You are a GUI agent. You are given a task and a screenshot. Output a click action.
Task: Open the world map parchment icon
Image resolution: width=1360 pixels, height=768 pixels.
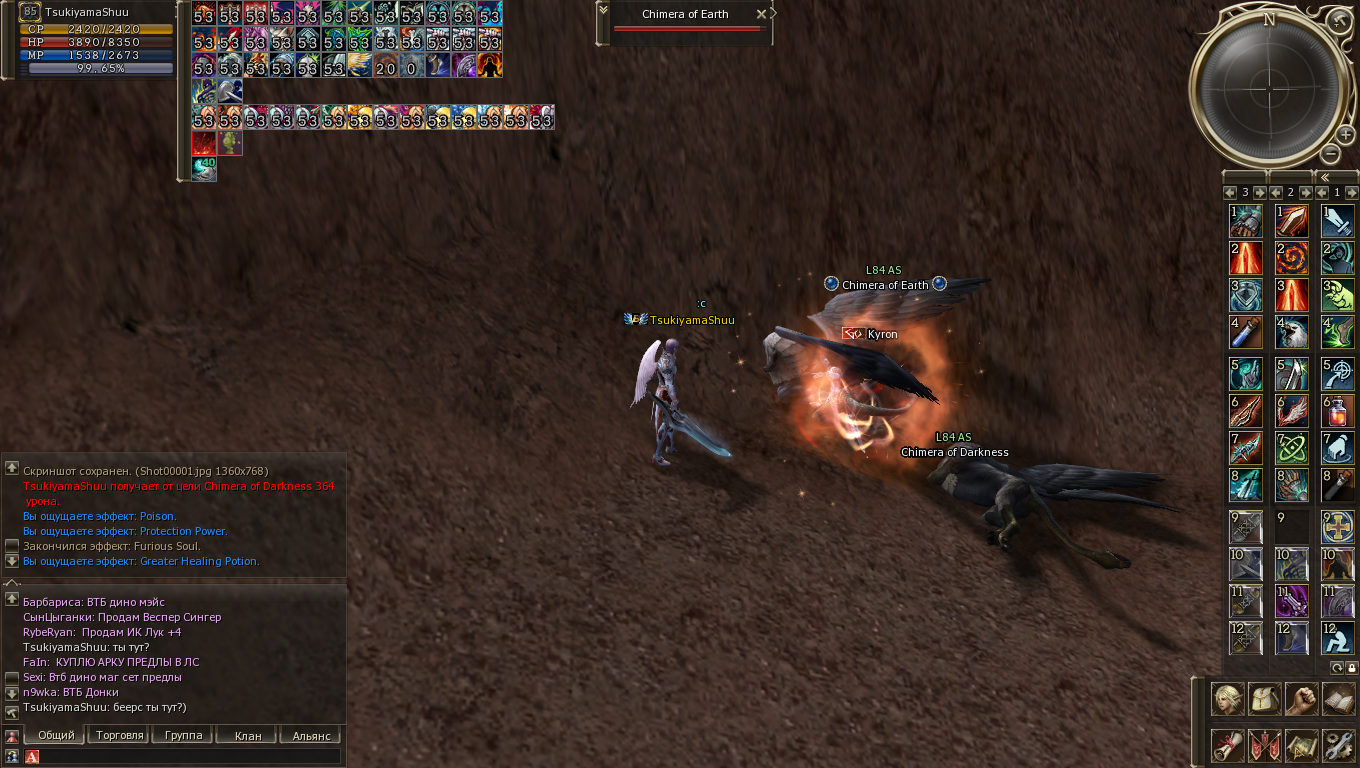pyautogui.click(x=1300, y=745)
